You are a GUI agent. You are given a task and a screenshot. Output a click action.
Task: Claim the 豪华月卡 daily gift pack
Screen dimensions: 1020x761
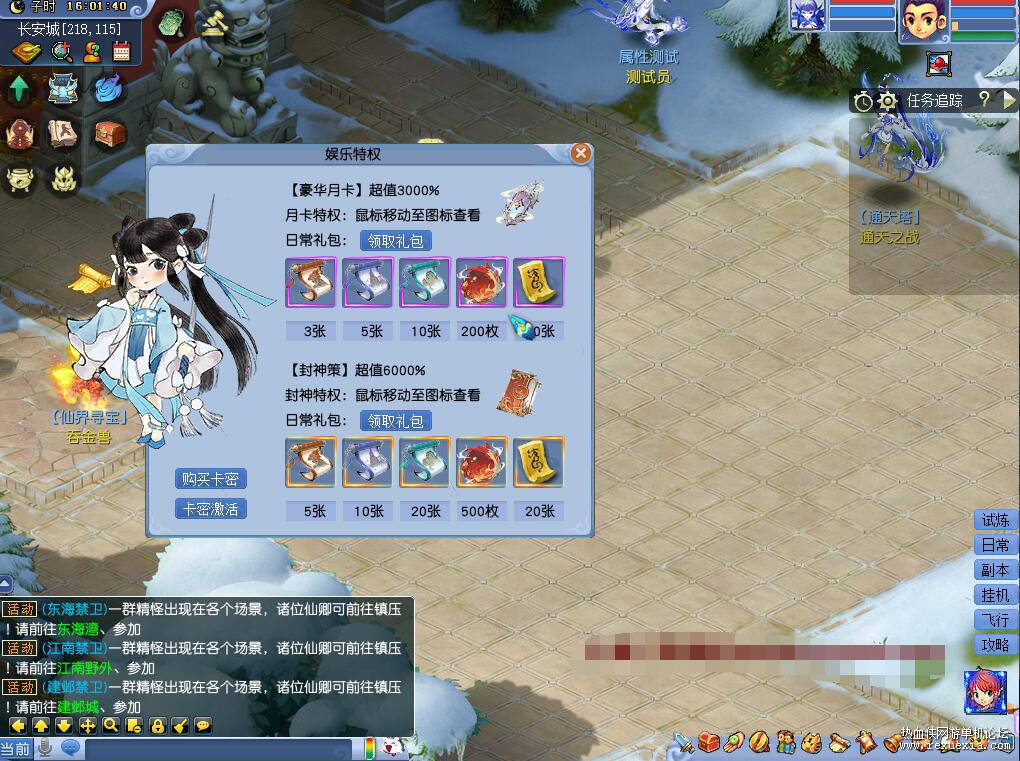point(396,240)
